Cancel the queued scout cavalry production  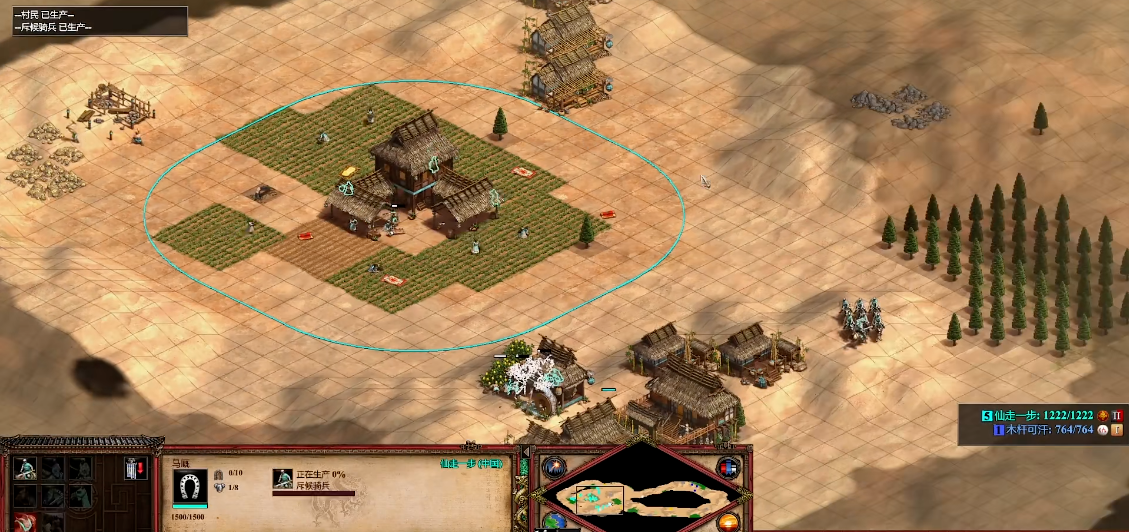283,479
